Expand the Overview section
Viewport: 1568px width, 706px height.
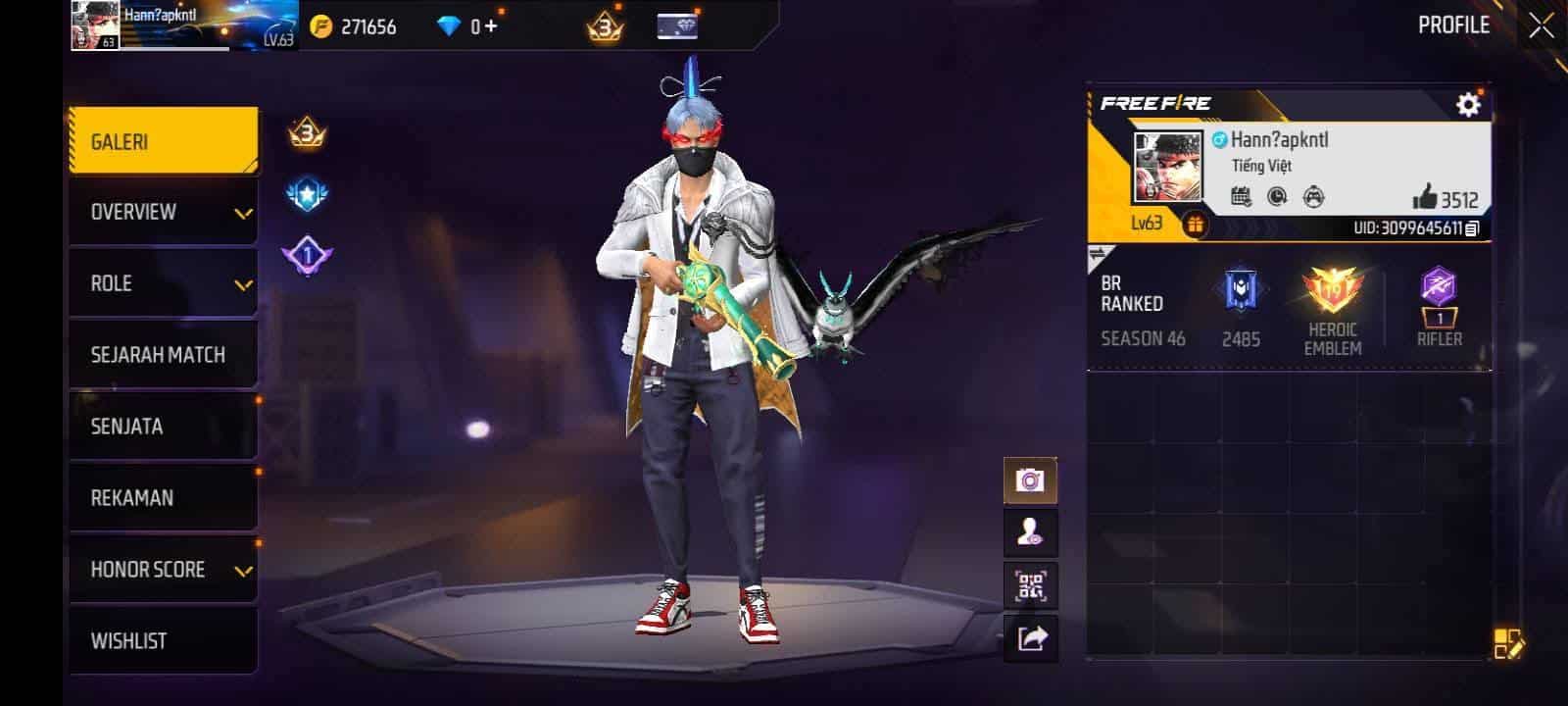tap(163, 212)
